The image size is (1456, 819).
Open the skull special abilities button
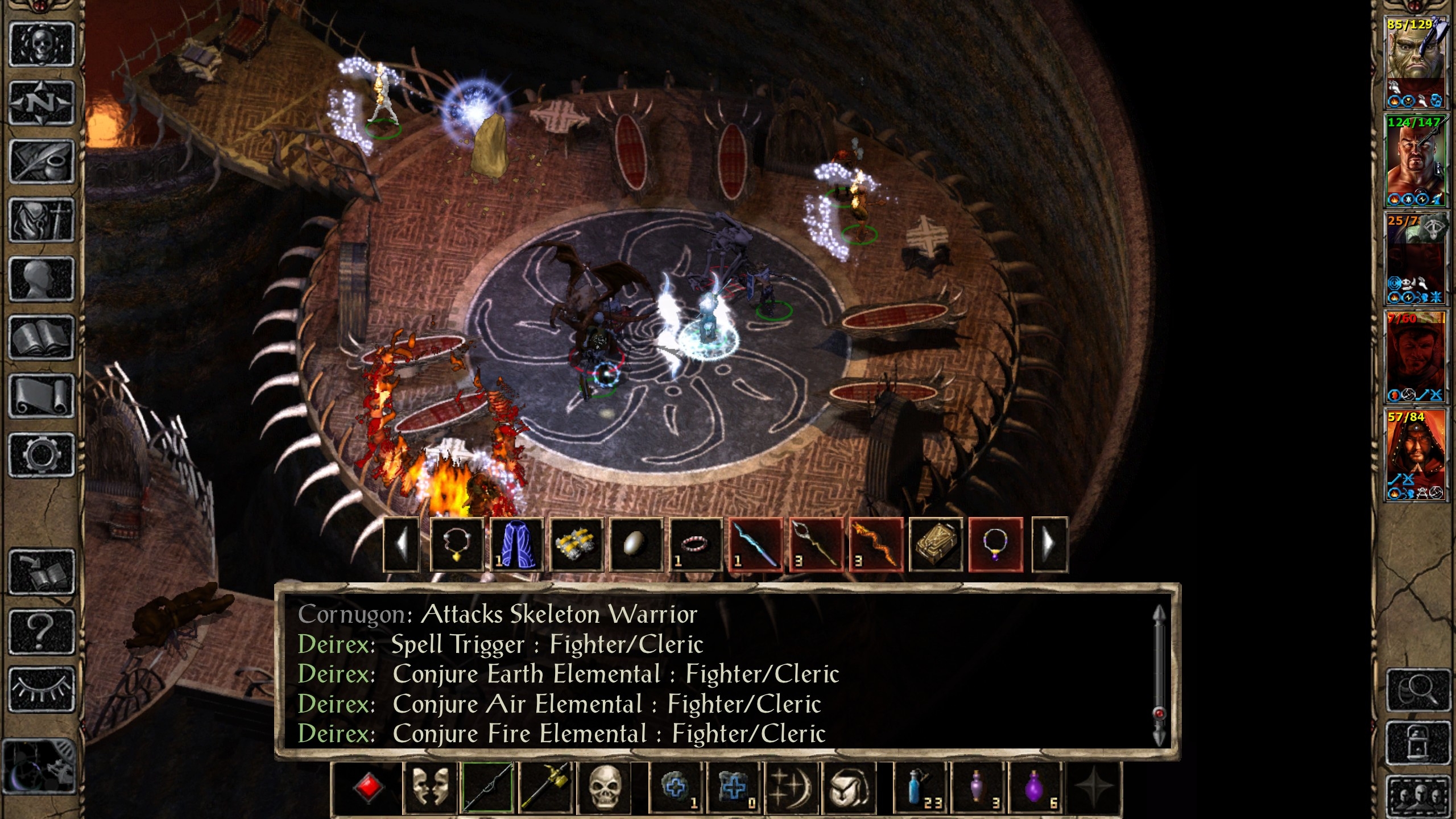click(x=604, y=788)
